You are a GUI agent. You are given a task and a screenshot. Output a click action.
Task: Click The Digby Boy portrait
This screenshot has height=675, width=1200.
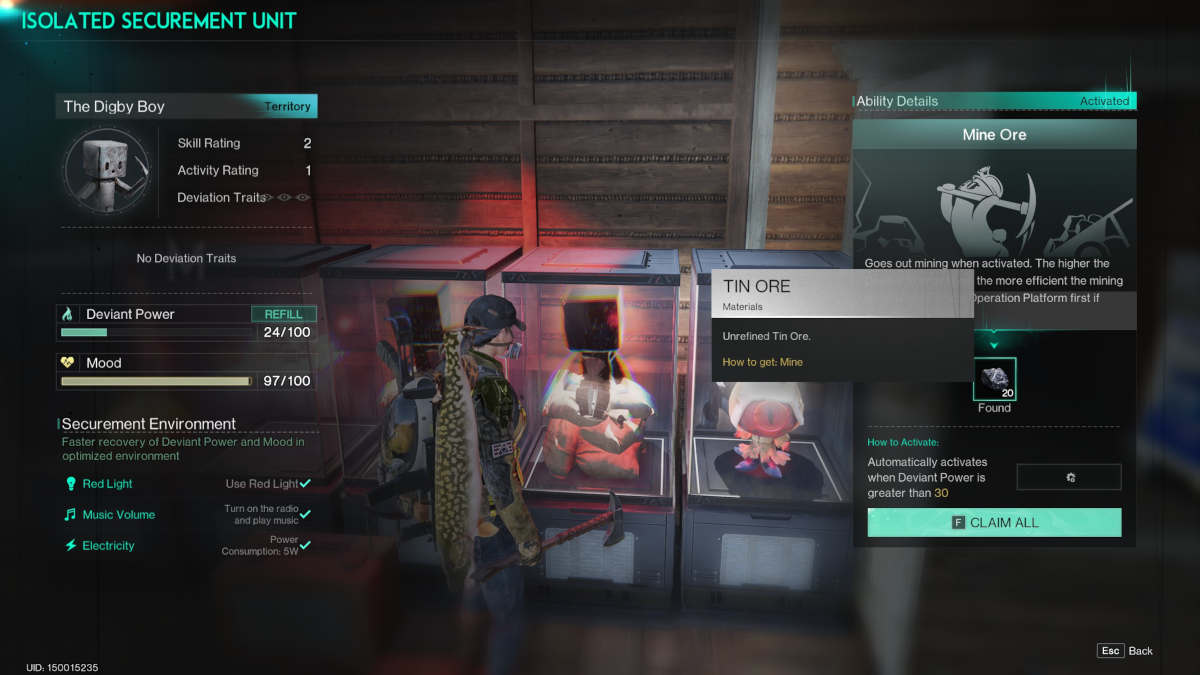point(106,172)
